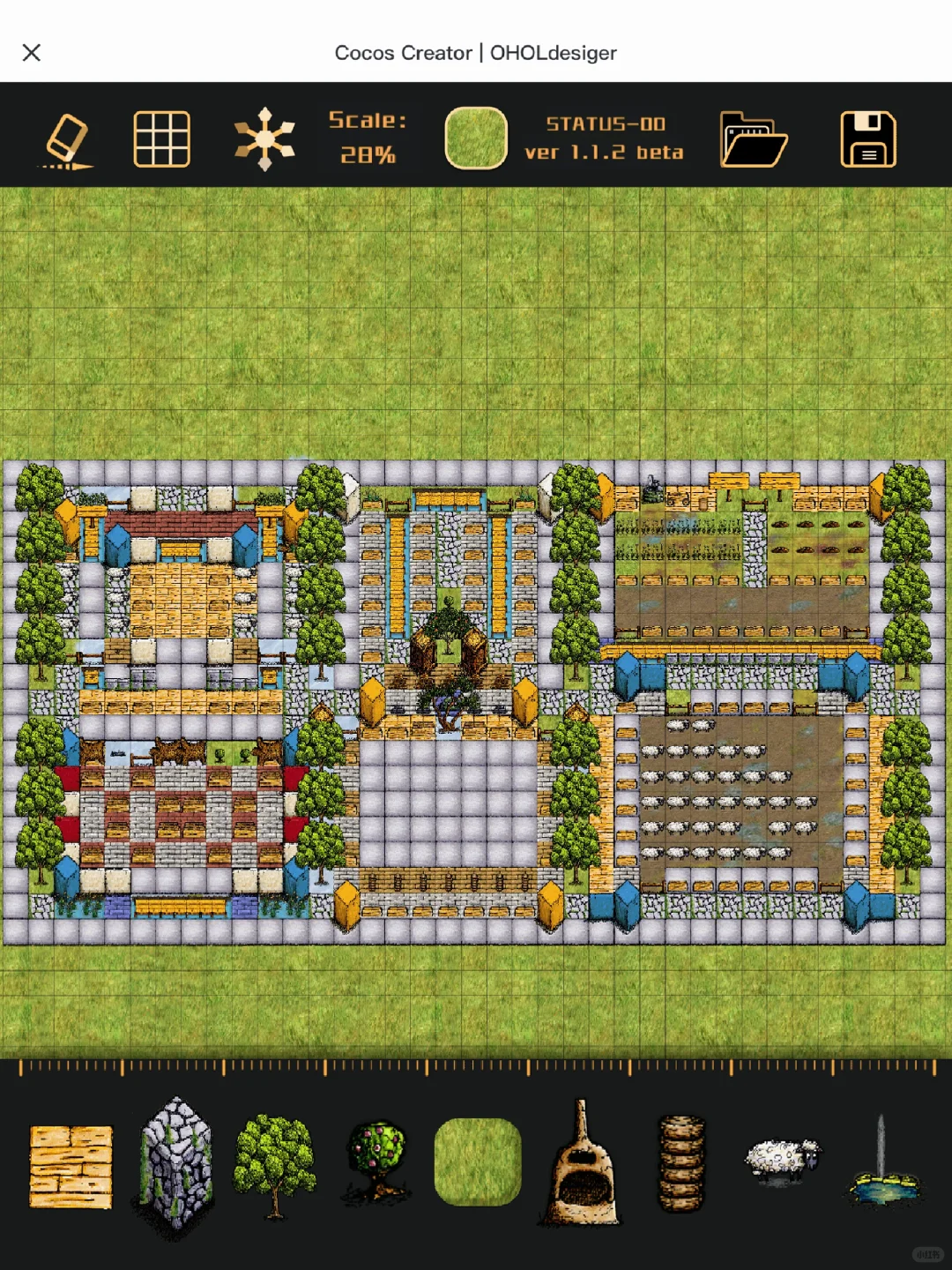Close the OHOLdesiger page with the X

click(32, 53)
